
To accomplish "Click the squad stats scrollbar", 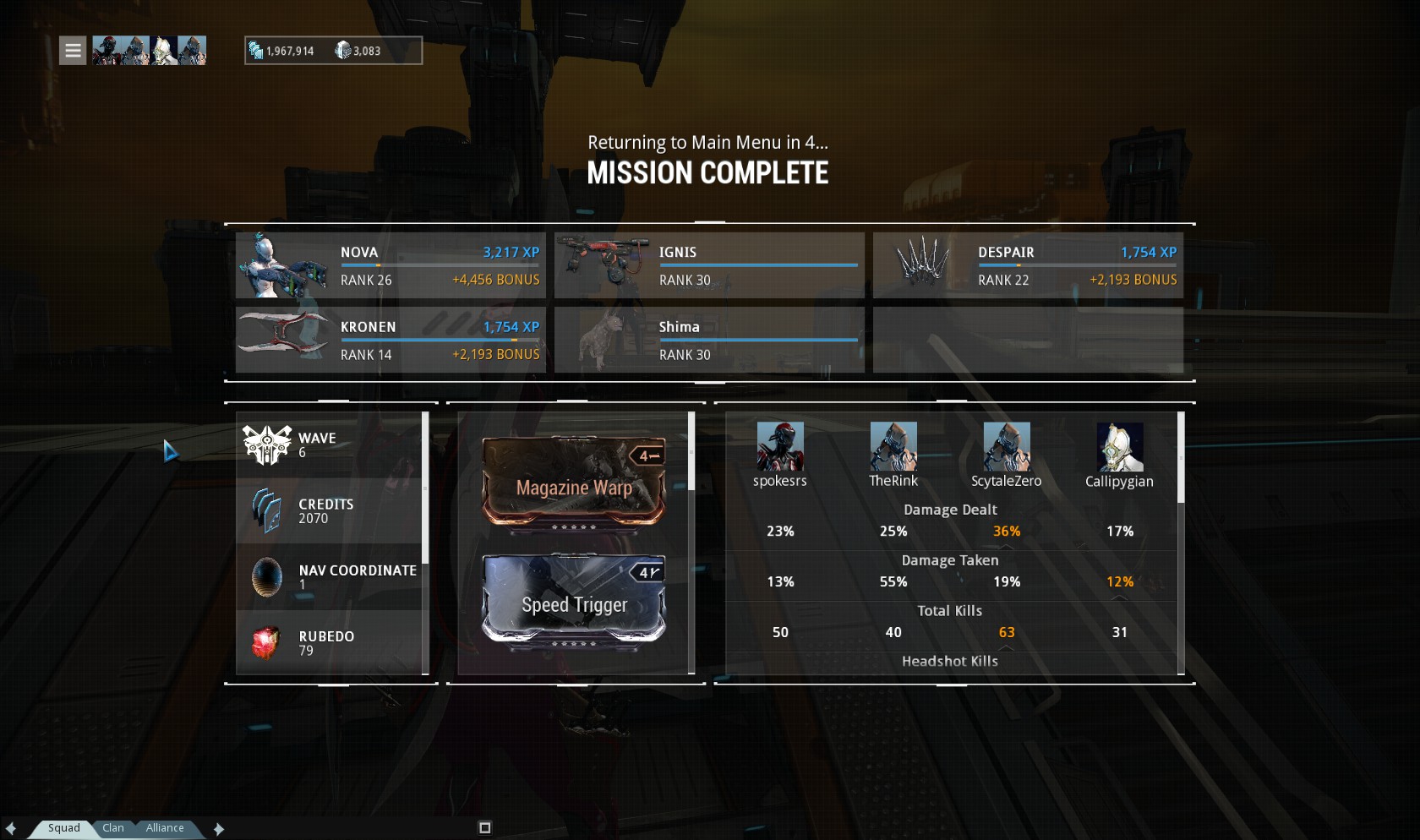I will click(1181, 459).
